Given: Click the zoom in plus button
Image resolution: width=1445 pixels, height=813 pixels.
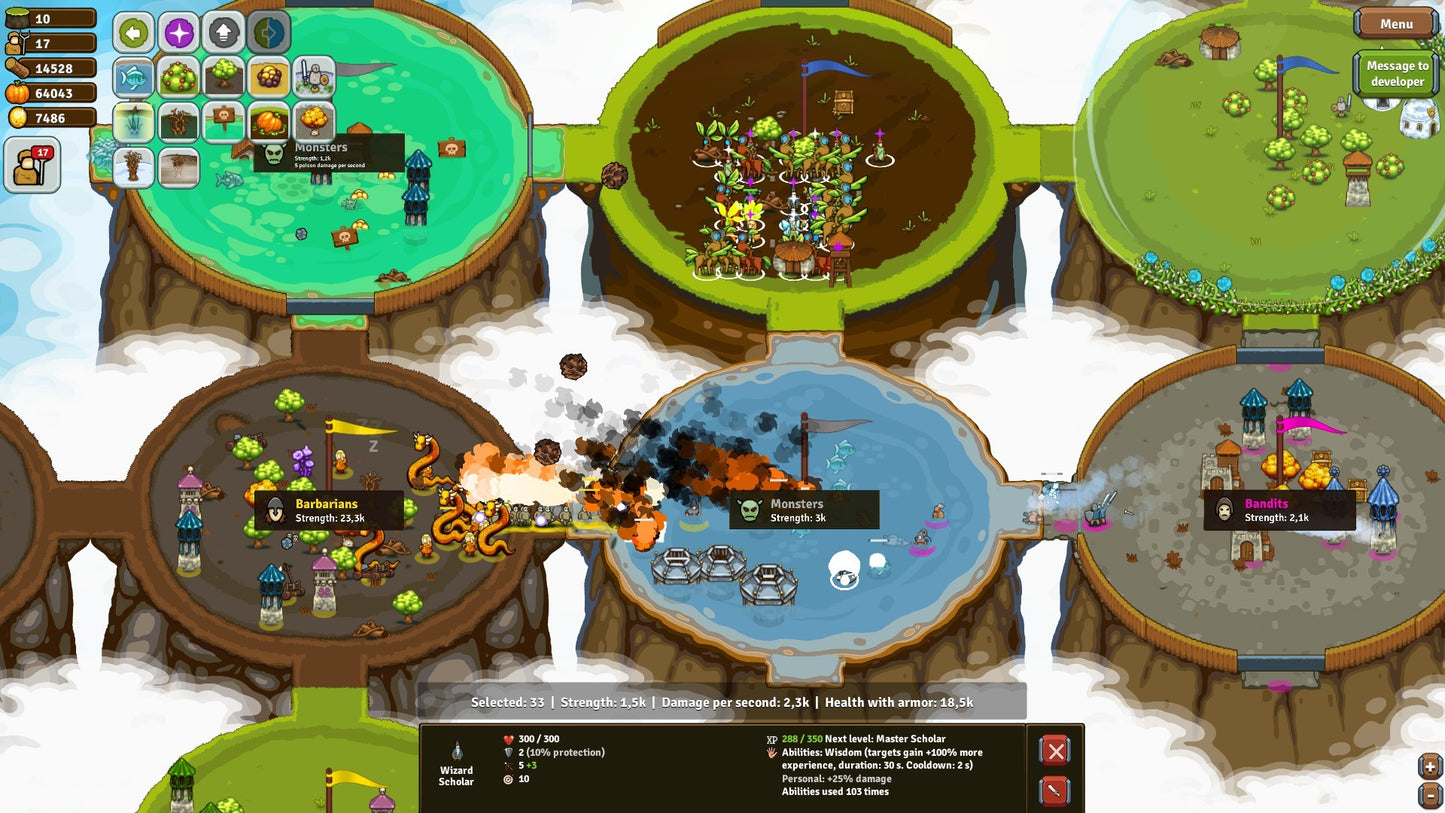Looking at the screenshot, I should click(x=1430, y=768).
